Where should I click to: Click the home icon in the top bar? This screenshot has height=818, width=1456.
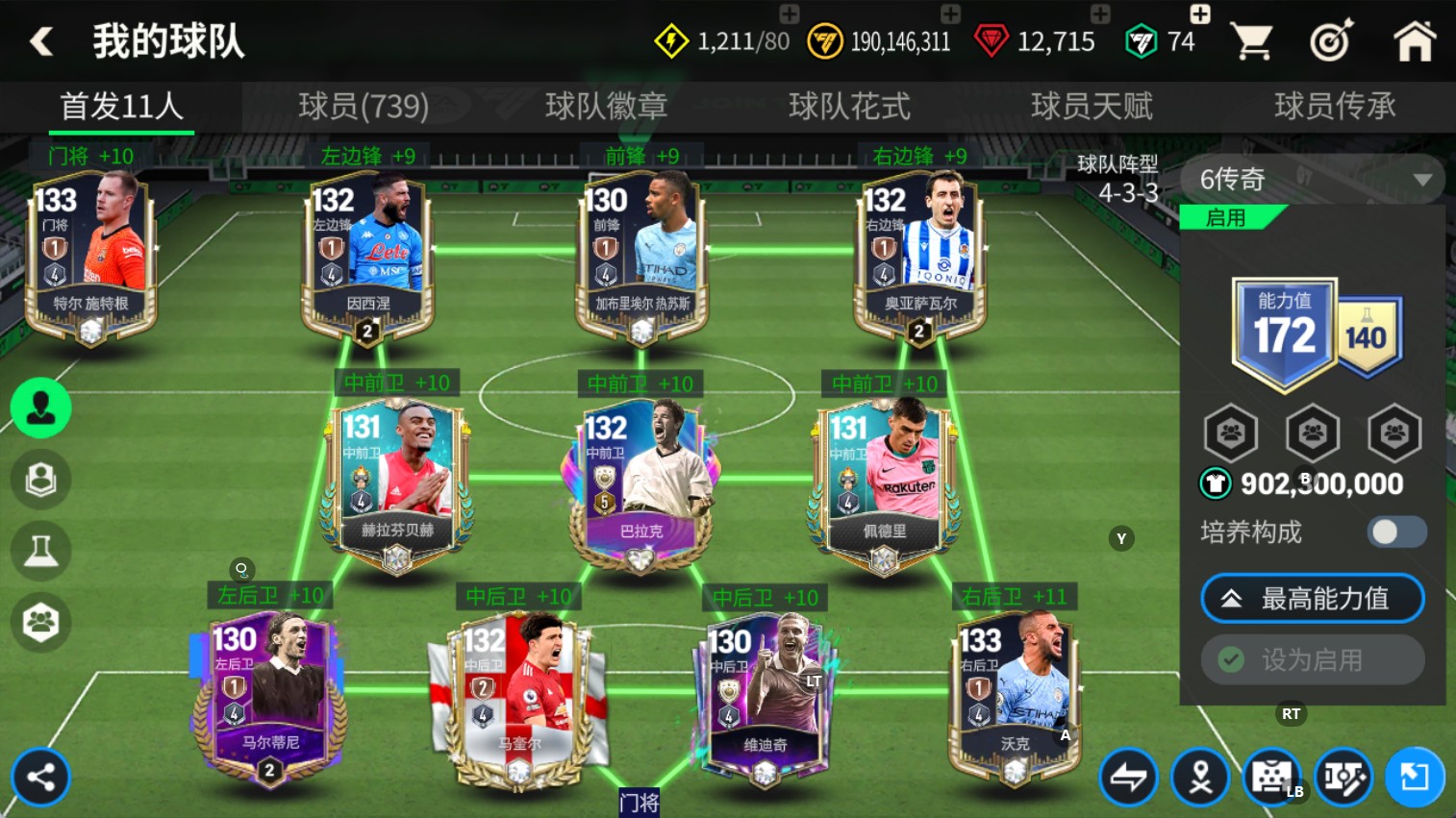point(1414,41)
